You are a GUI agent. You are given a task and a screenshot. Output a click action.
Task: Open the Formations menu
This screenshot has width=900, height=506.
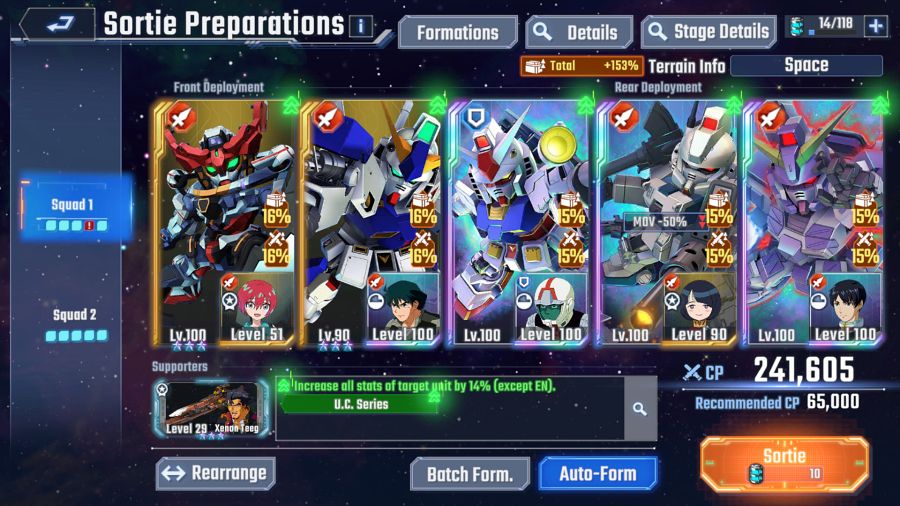[x=458, y=32]
